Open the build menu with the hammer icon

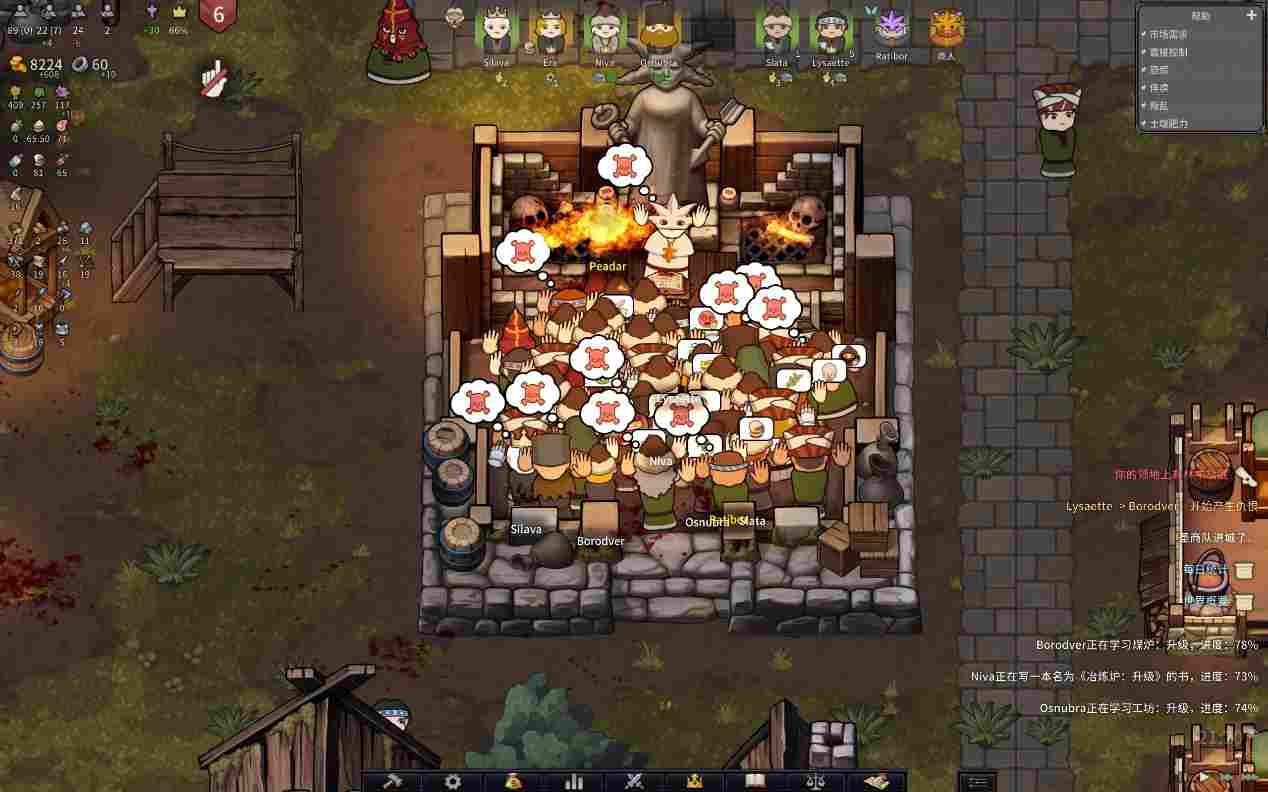tap(392, 781)
